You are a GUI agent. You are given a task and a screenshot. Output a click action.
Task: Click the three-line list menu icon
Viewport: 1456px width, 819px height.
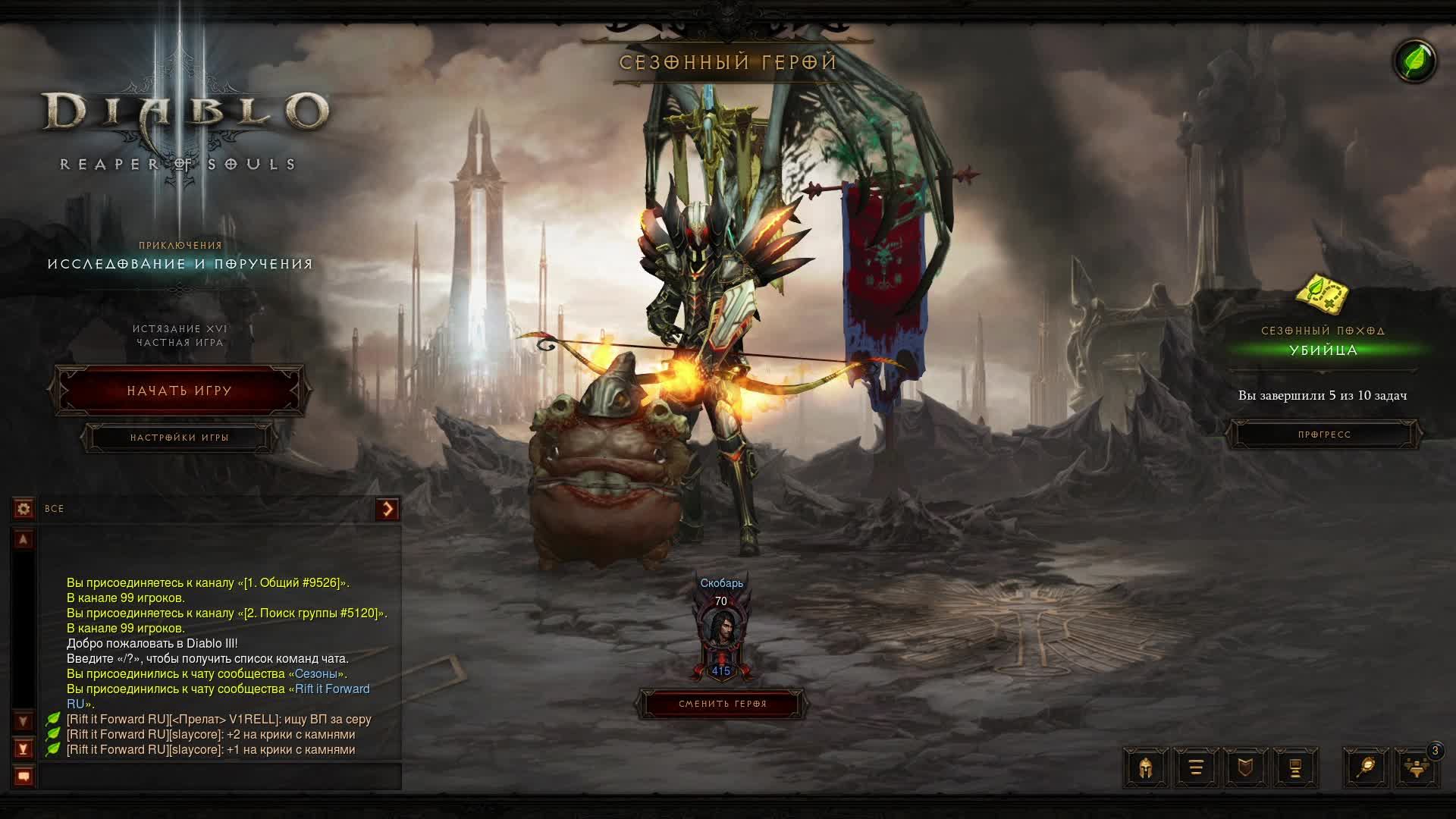tap(1196, 767)
